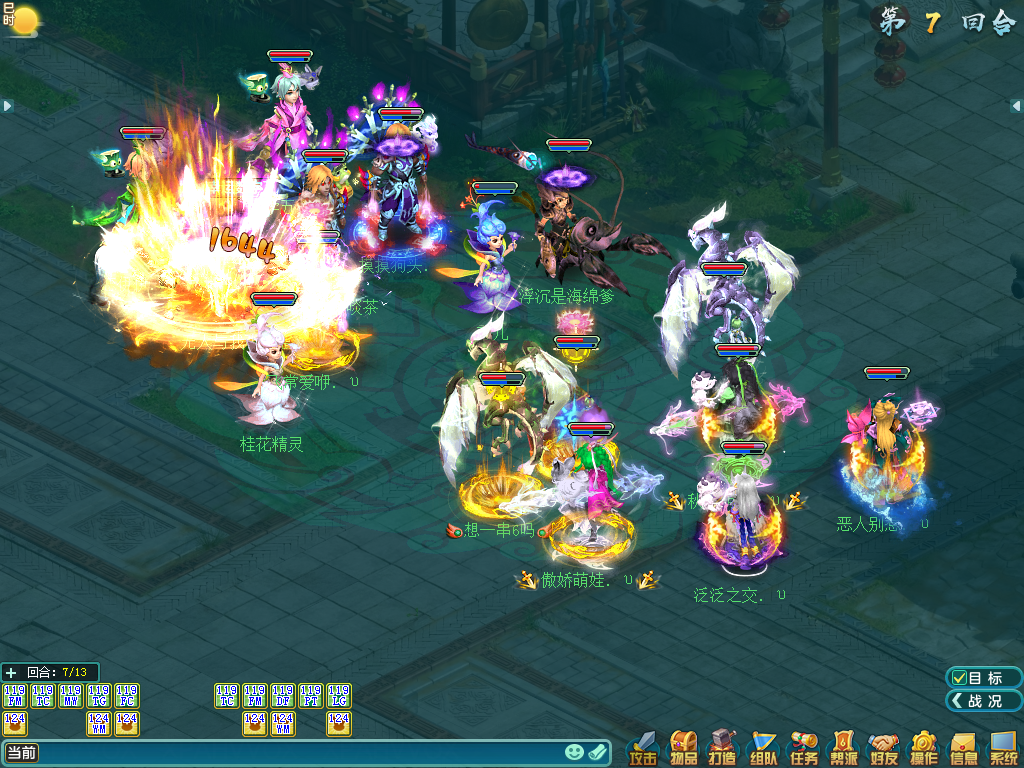Click the plus button beside 回合 7/13
Screen dimensions: 1024x768
[11, 672]
